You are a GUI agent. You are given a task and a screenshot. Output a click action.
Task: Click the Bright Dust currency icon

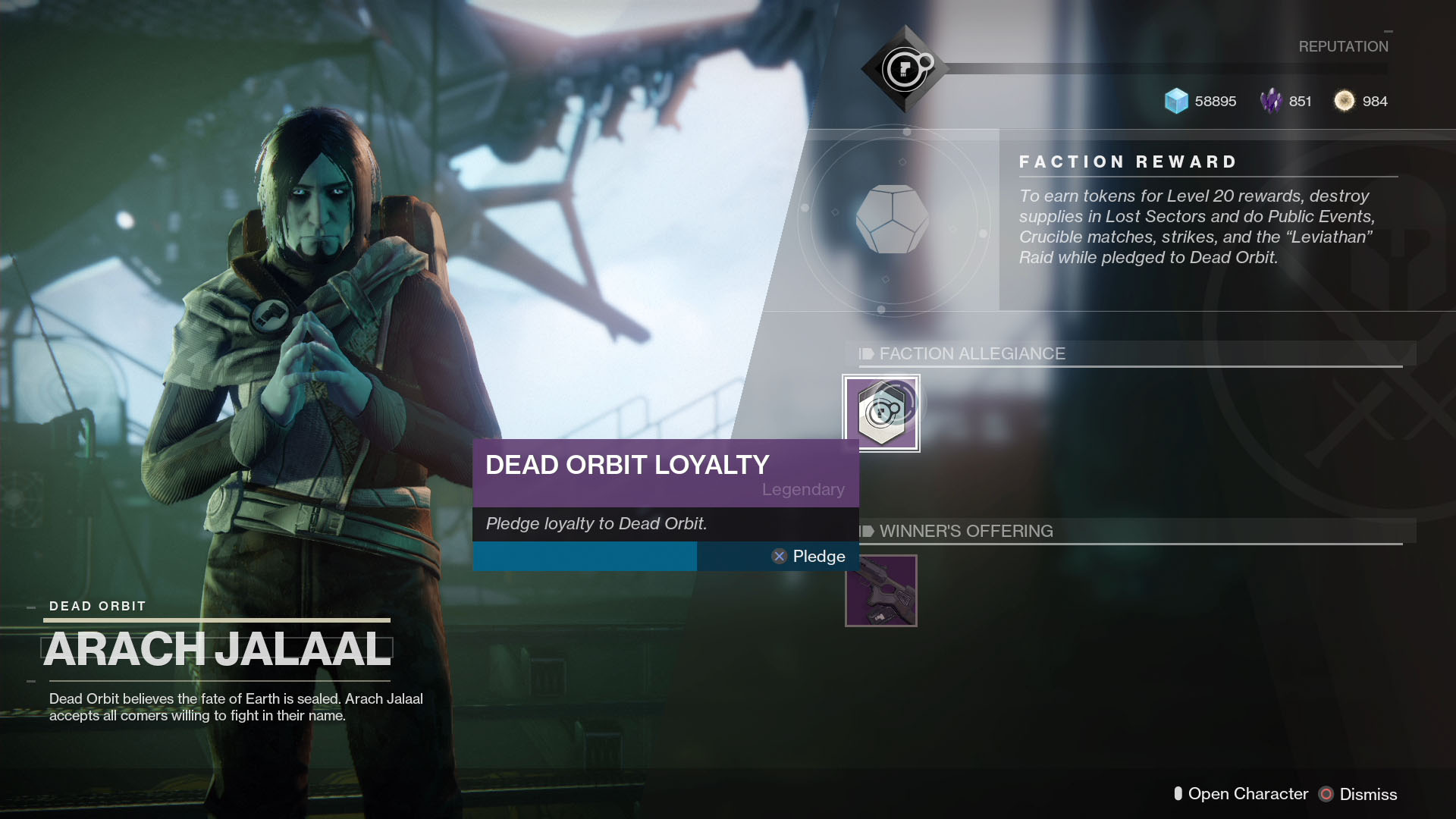tap(1344, 101)
